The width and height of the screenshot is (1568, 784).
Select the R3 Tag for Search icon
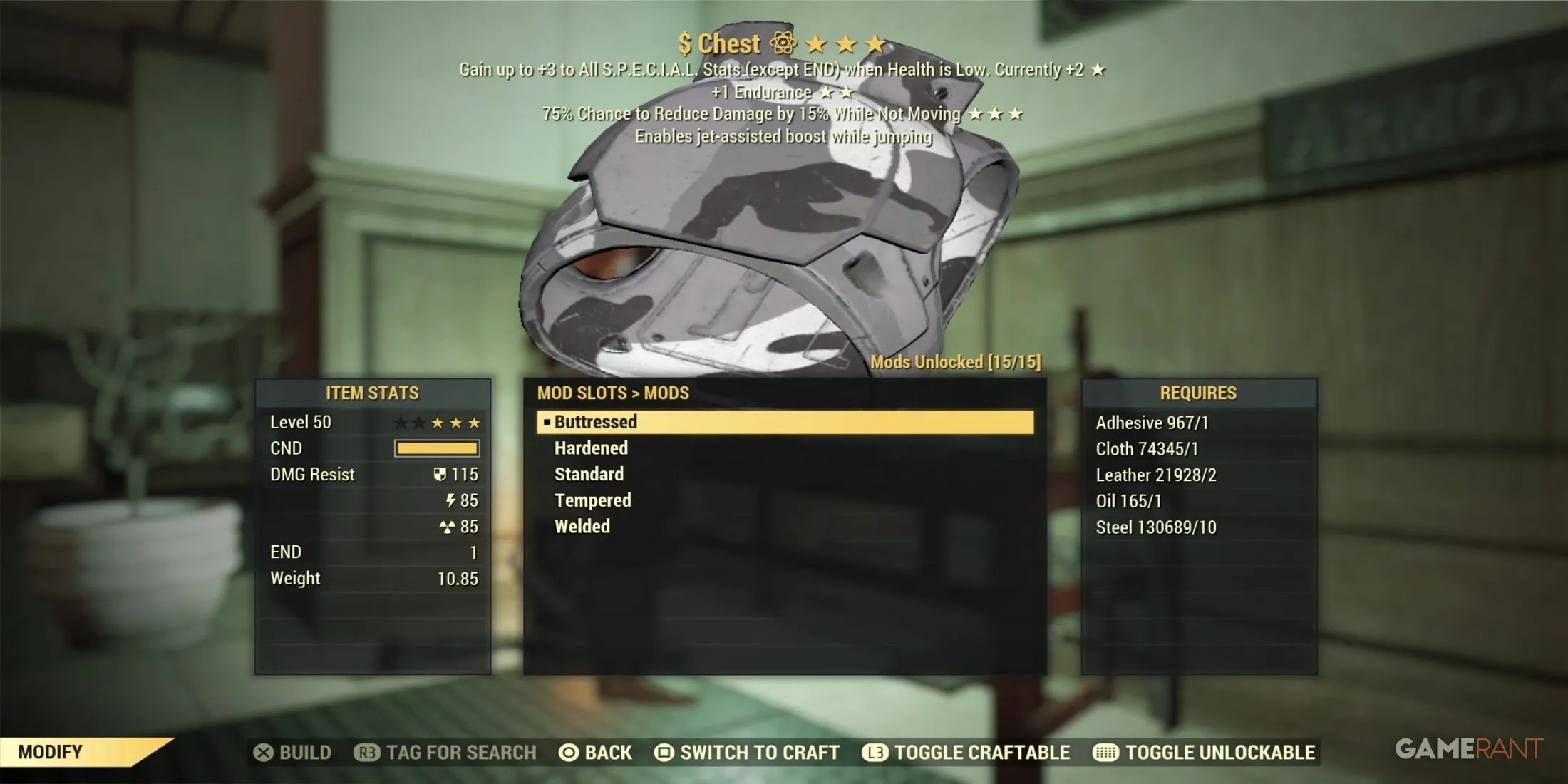coord(366,753)
